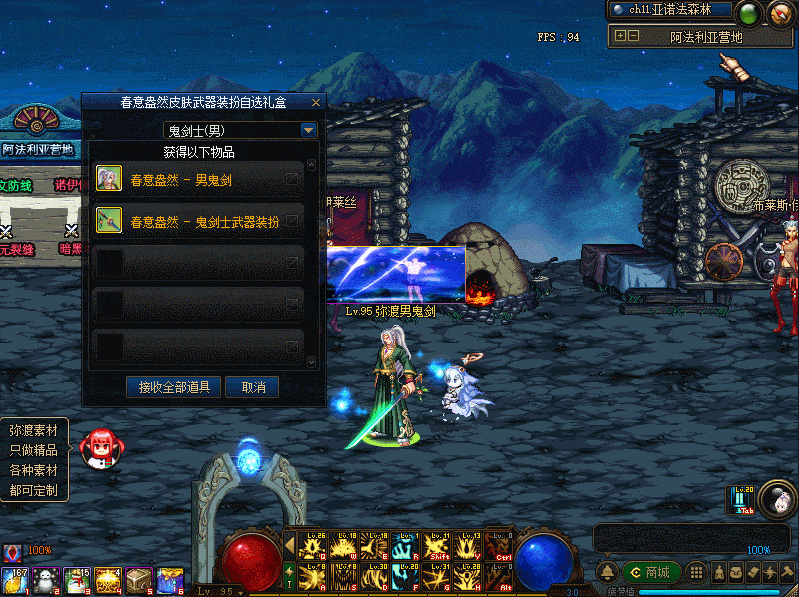Click the bell notification icon

[606, 573]
